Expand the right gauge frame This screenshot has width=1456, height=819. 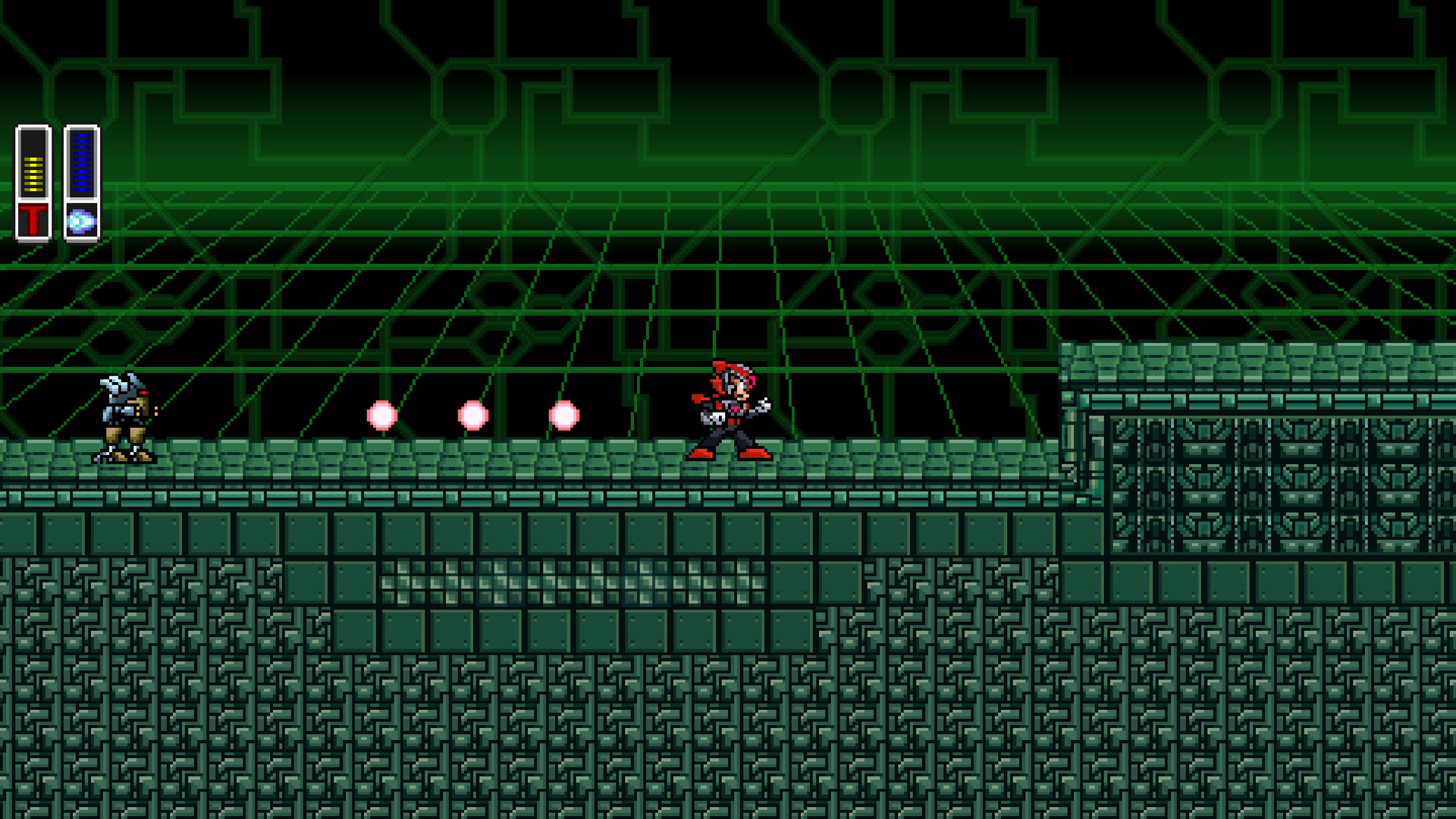[80, 182]
